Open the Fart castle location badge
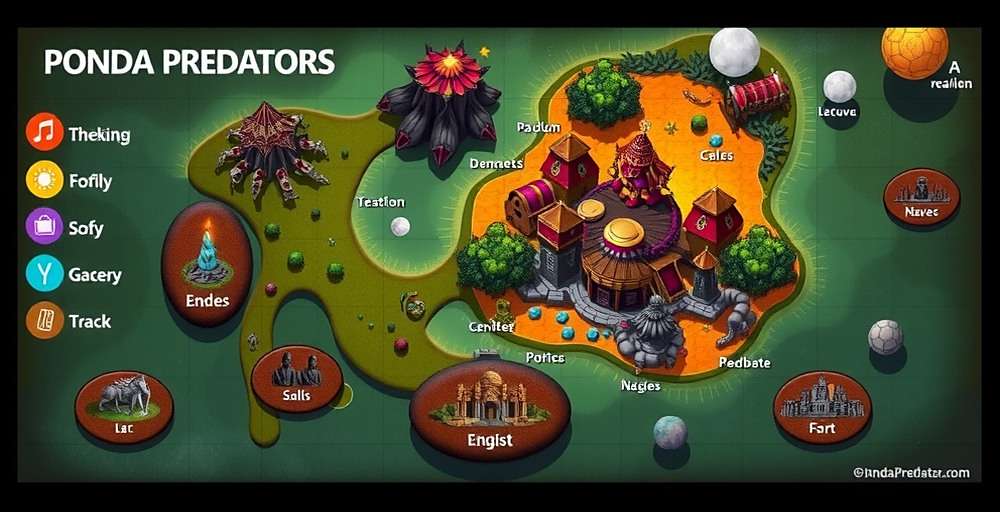The width and height of the screenshot is (1000, 512). pyautogui.click(x=822, y=406)
